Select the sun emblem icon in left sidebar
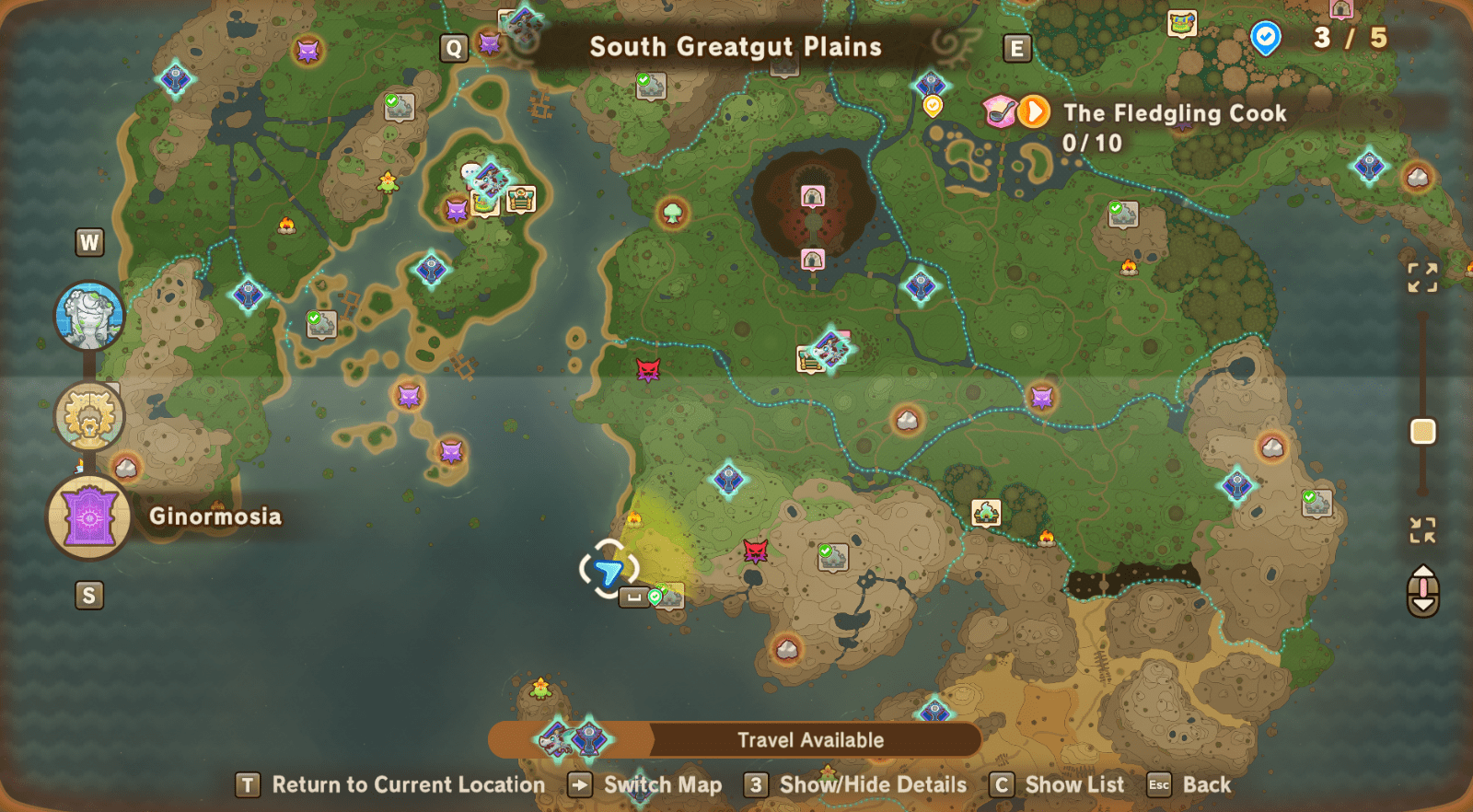The height and width of the screenshot is (812, 1473). pos(87,416)
